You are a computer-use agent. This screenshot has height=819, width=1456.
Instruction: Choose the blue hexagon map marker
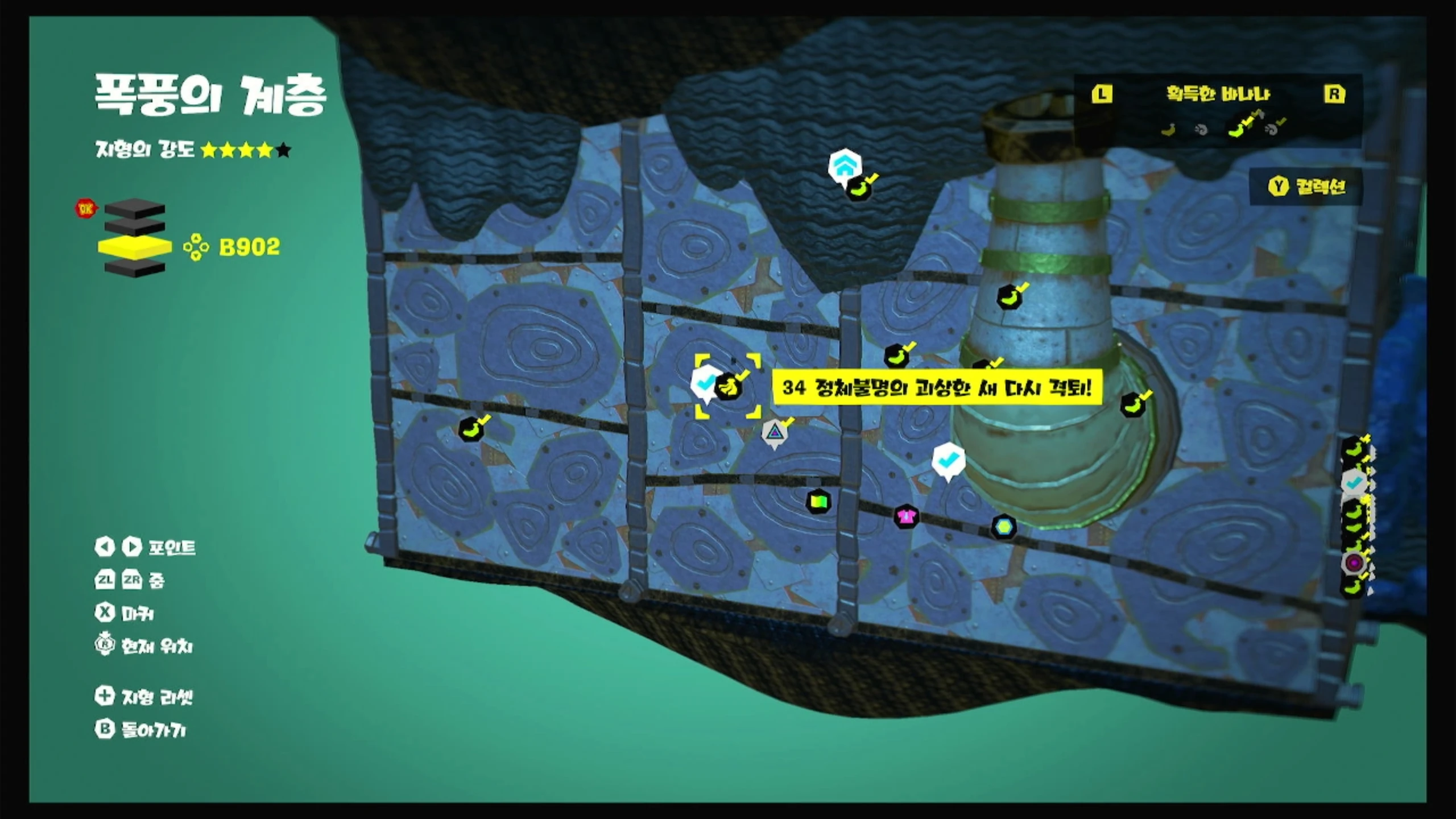[1004, 527]
